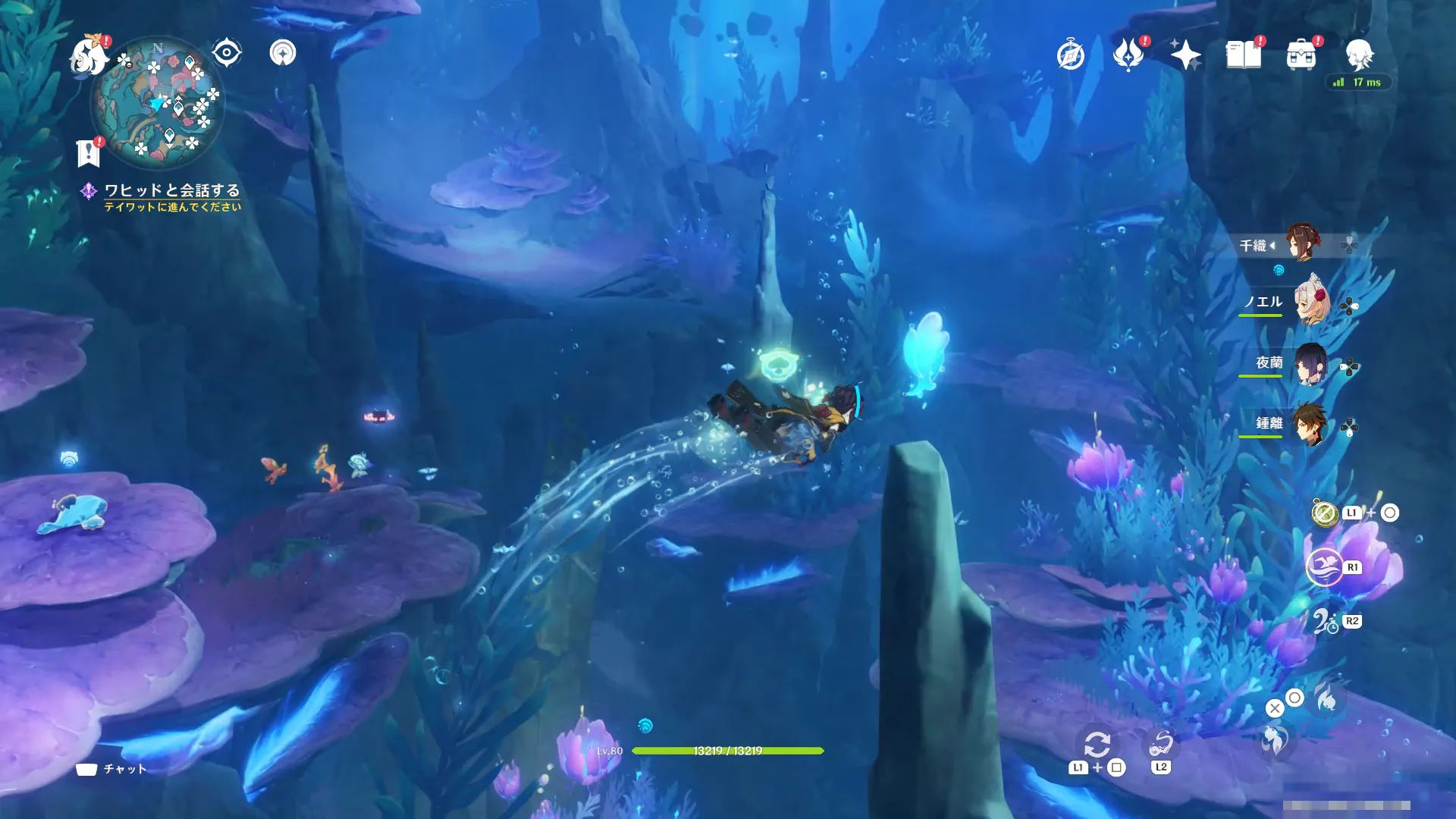This screenshot has height=819, width=1456.
Task: Switch to party member 鍾離
Action: click(1310, 423)
